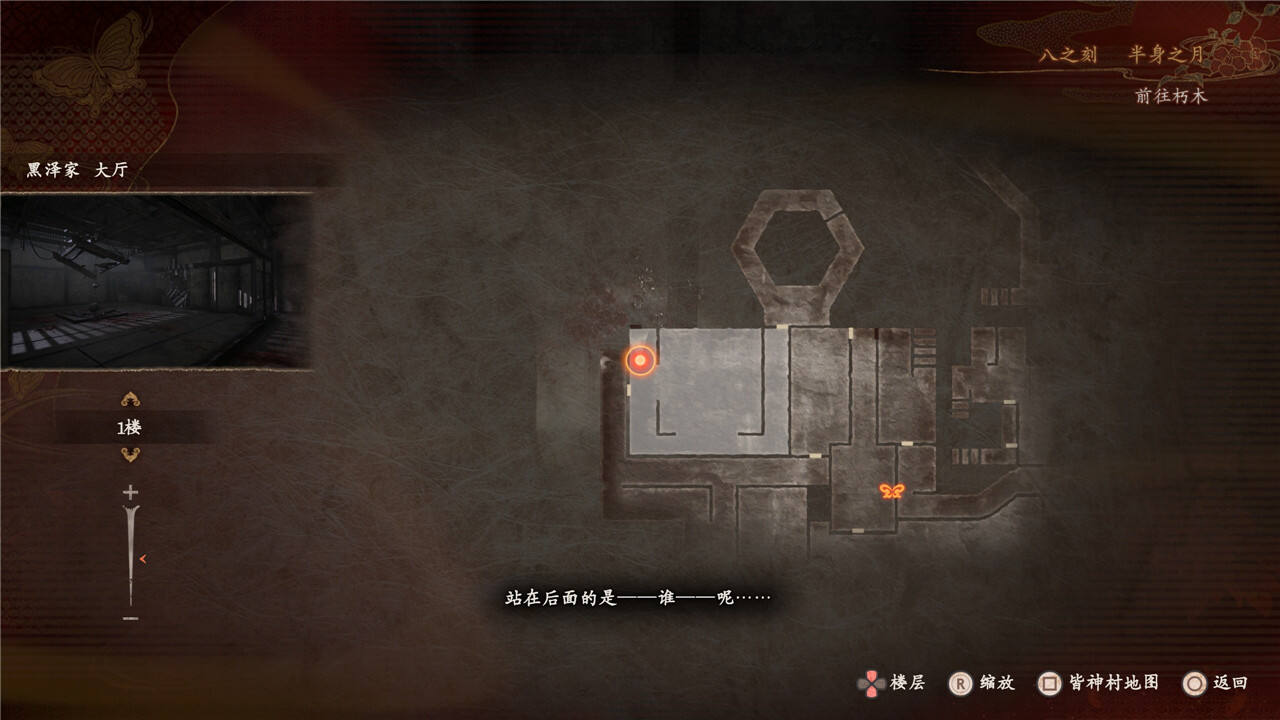View the 大厅 room preview thumbnail
The width and height of the screenshot is (1280, 720).
coord(156,281)
